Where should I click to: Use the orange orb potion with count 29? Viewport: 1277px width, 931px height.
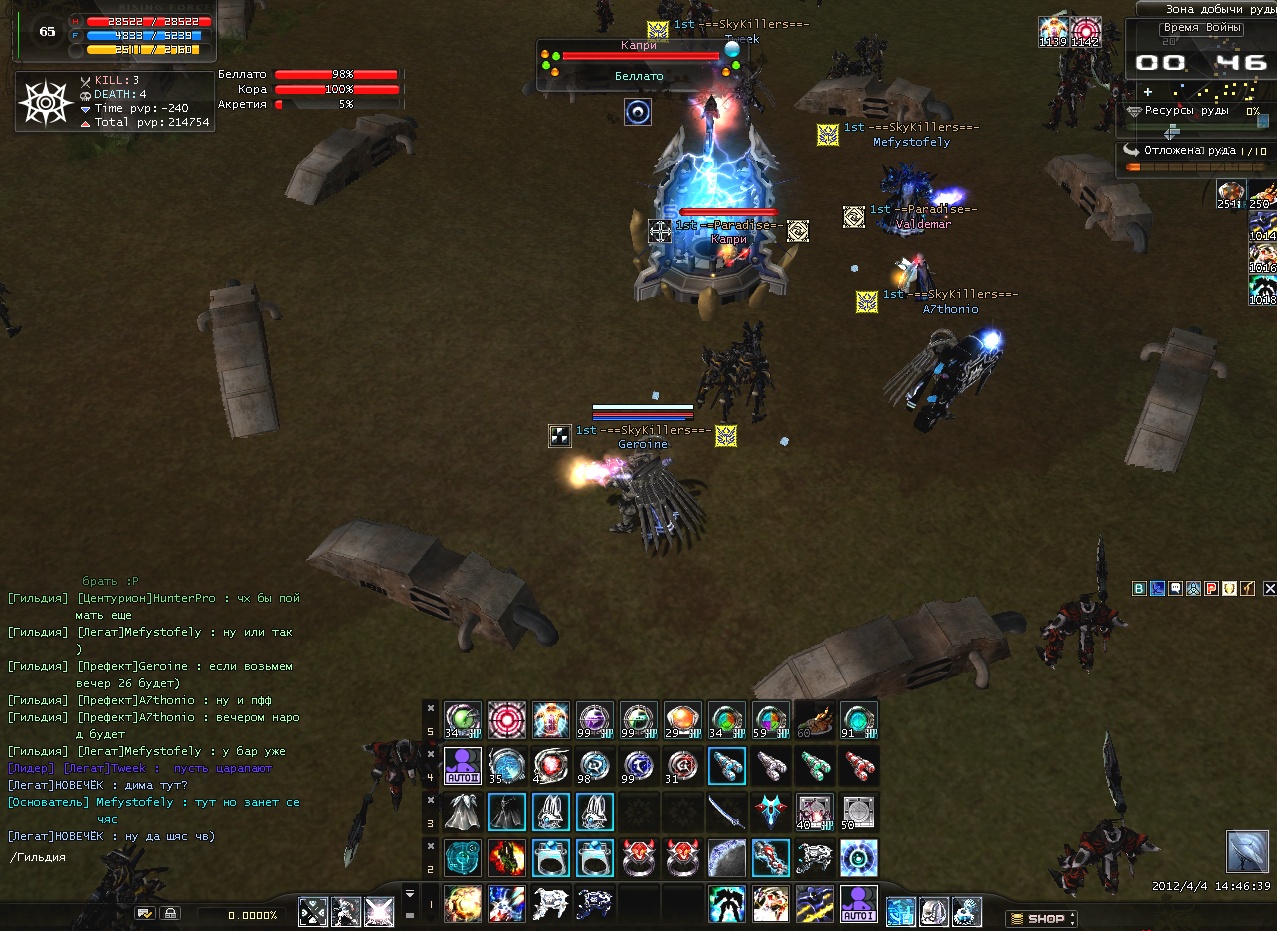point(683,720)
